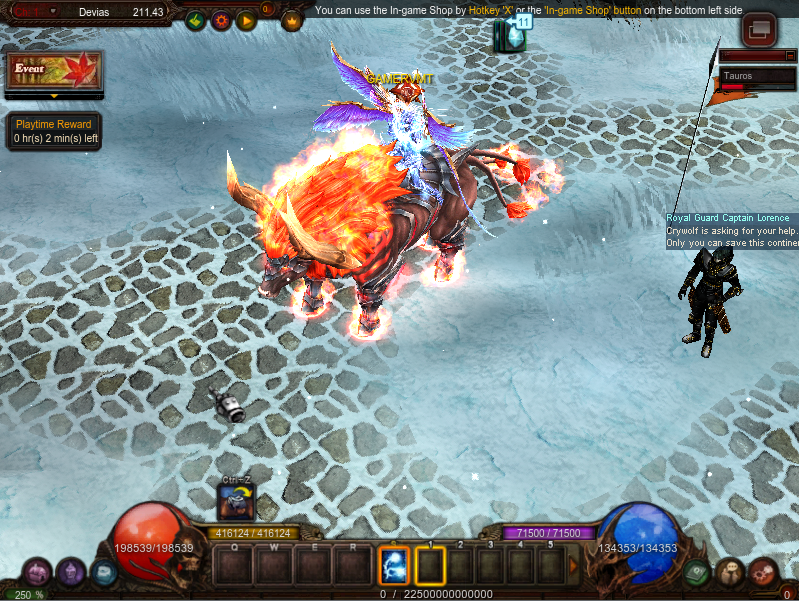The width and height of the screenshot is (799, 601).
Task: Open the green book icon near mana orb
Action: click(698, 572)
